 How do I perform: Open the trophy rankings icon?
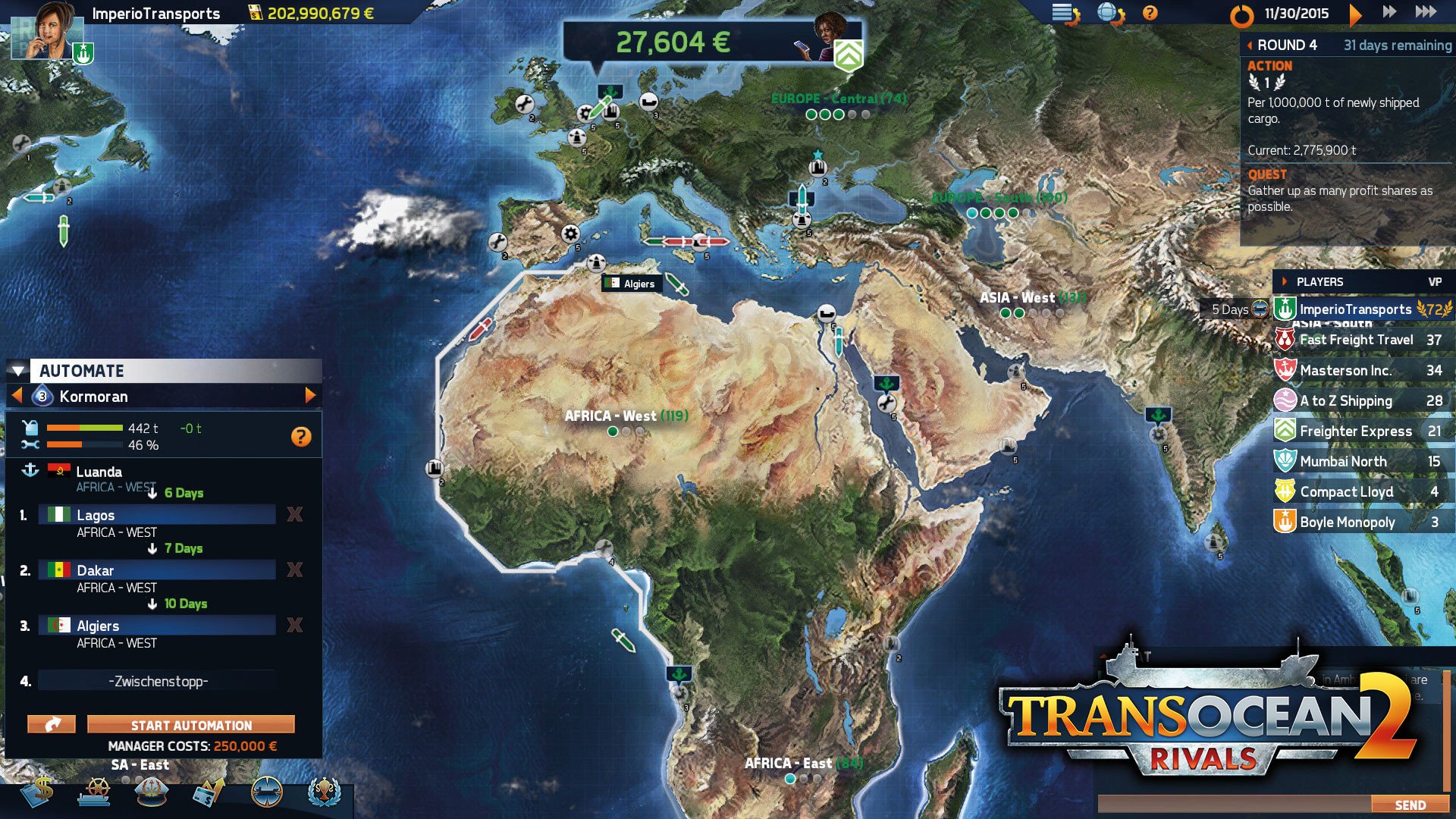point(325,792)
